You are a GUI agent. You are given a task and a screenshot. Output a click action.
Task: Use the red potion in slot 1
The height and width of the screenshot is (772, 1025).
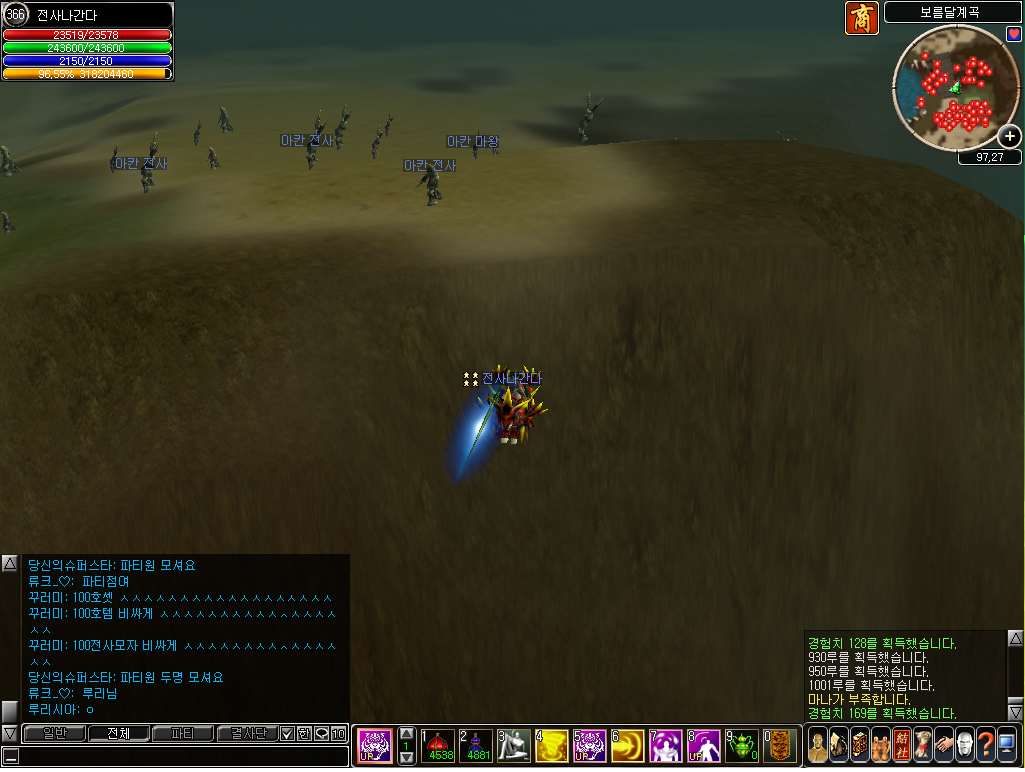(438, 745)
